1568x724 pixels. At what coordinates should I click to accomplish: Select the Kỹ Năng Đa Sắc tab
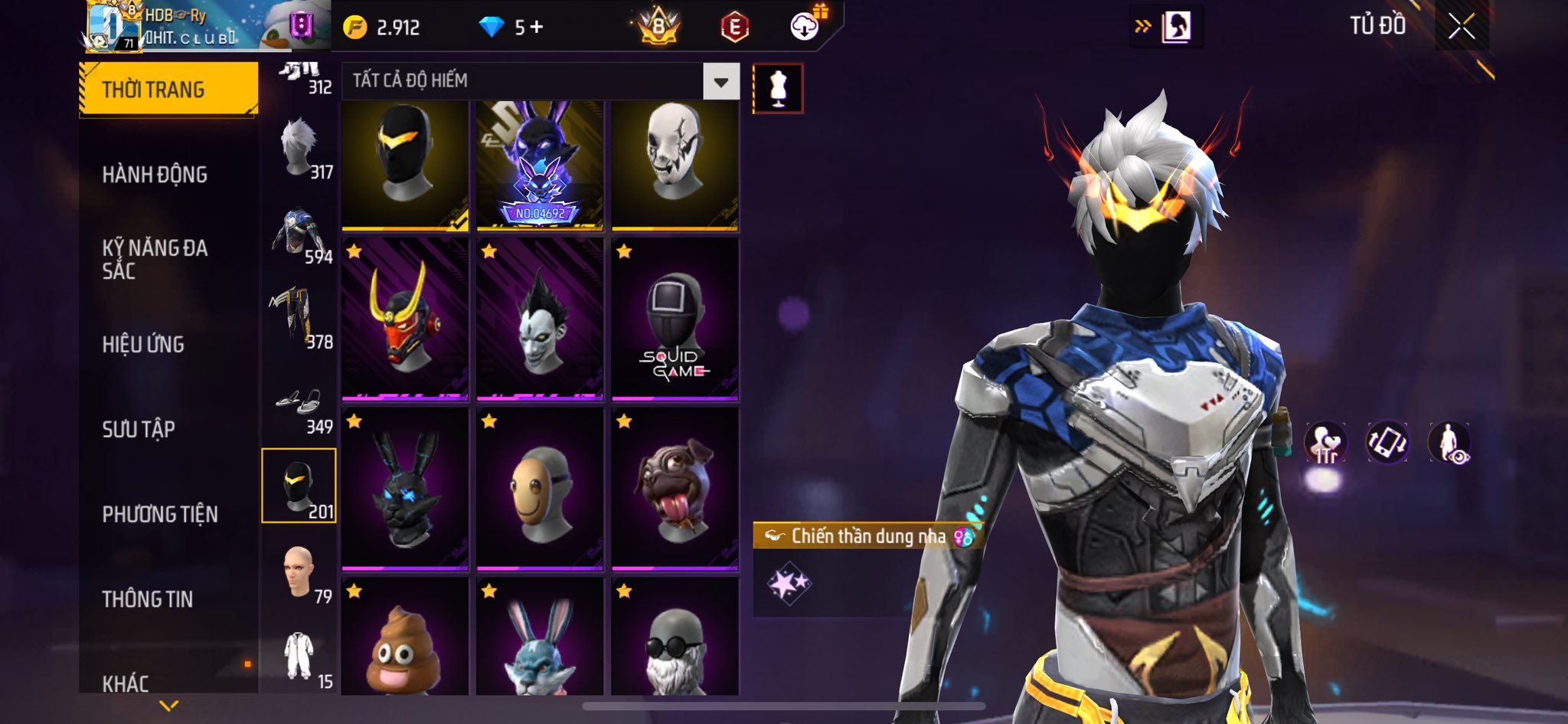[155, 259]
